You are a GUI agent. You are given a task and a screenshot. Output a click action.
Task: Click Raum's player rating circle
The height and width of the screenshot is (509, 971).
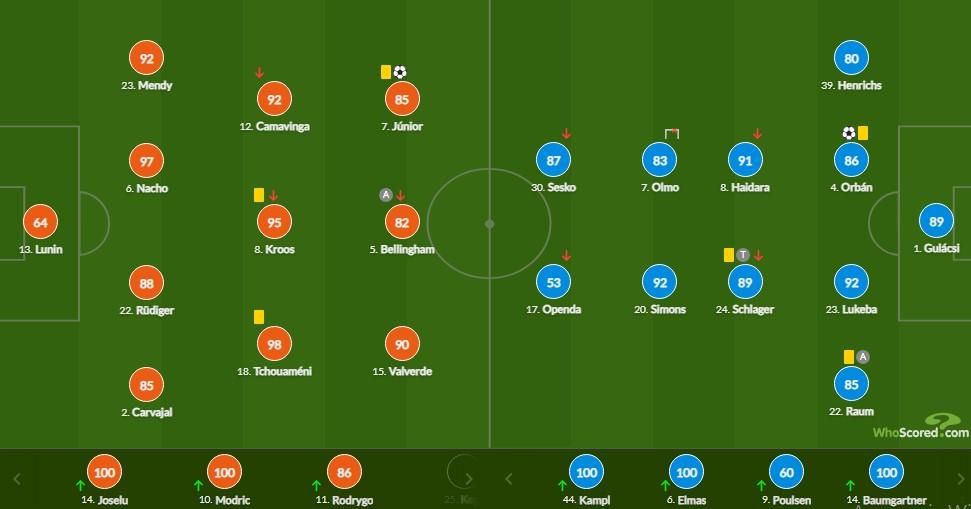tap(851, 384)
